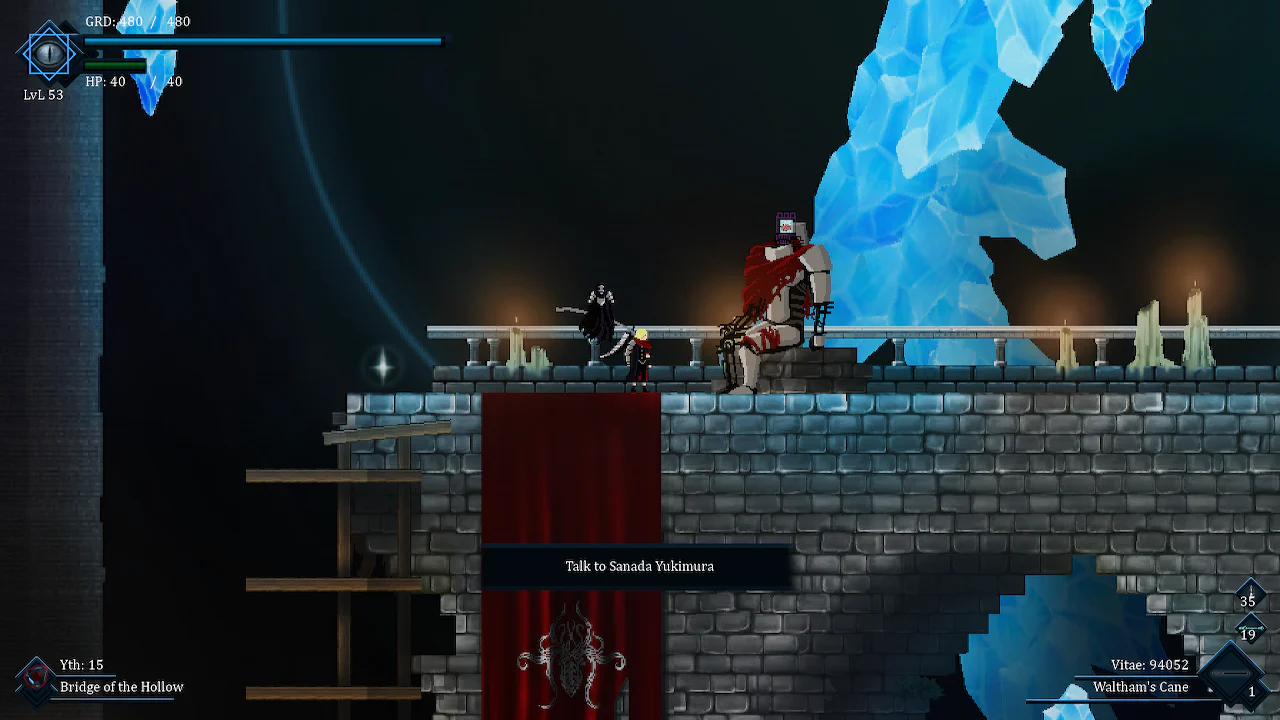Screen dimensions: 1280x720
Task: Expand the hook count showing 19
Action: click(x=1250, y=635)
